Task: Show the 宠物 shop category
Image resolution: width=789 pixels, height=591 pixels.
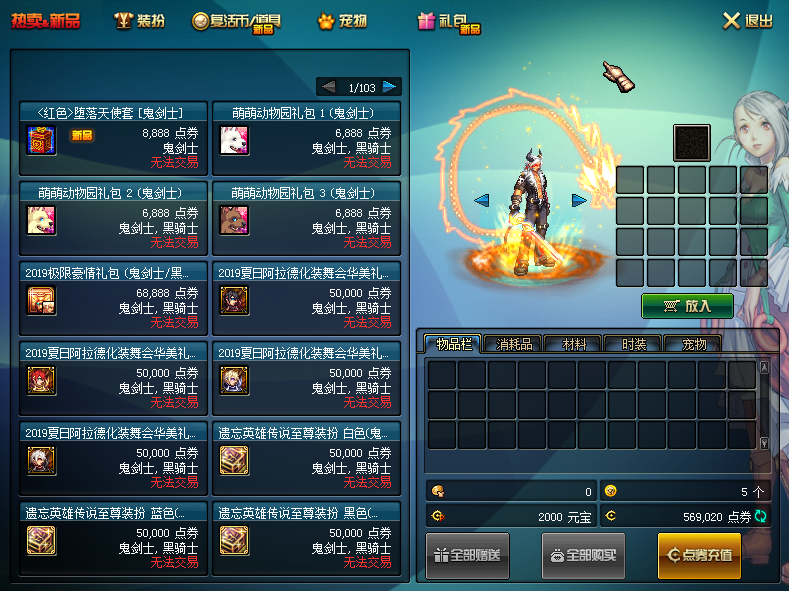Action: tap(341, 21)
